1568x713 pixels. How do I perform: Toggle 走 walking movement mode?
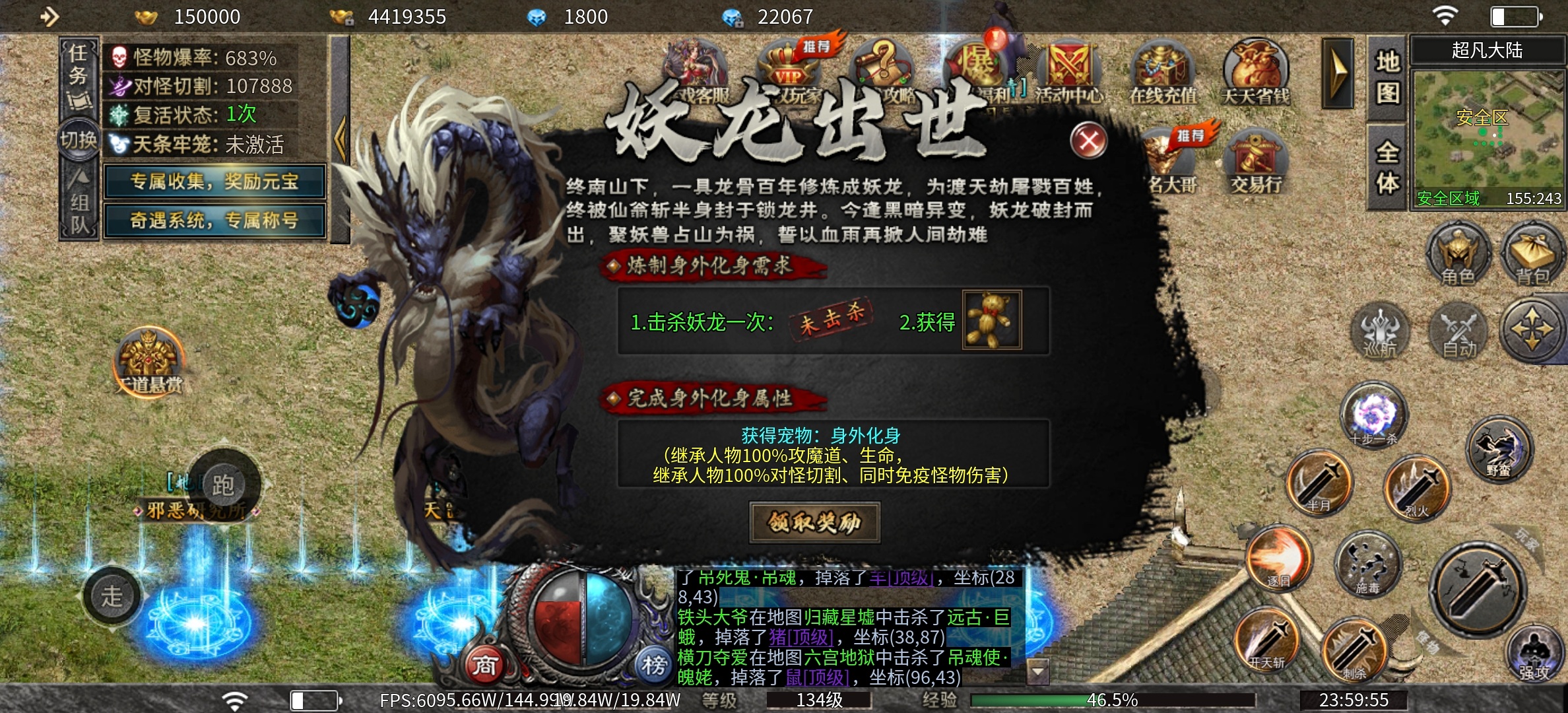(x=112, y=596)
